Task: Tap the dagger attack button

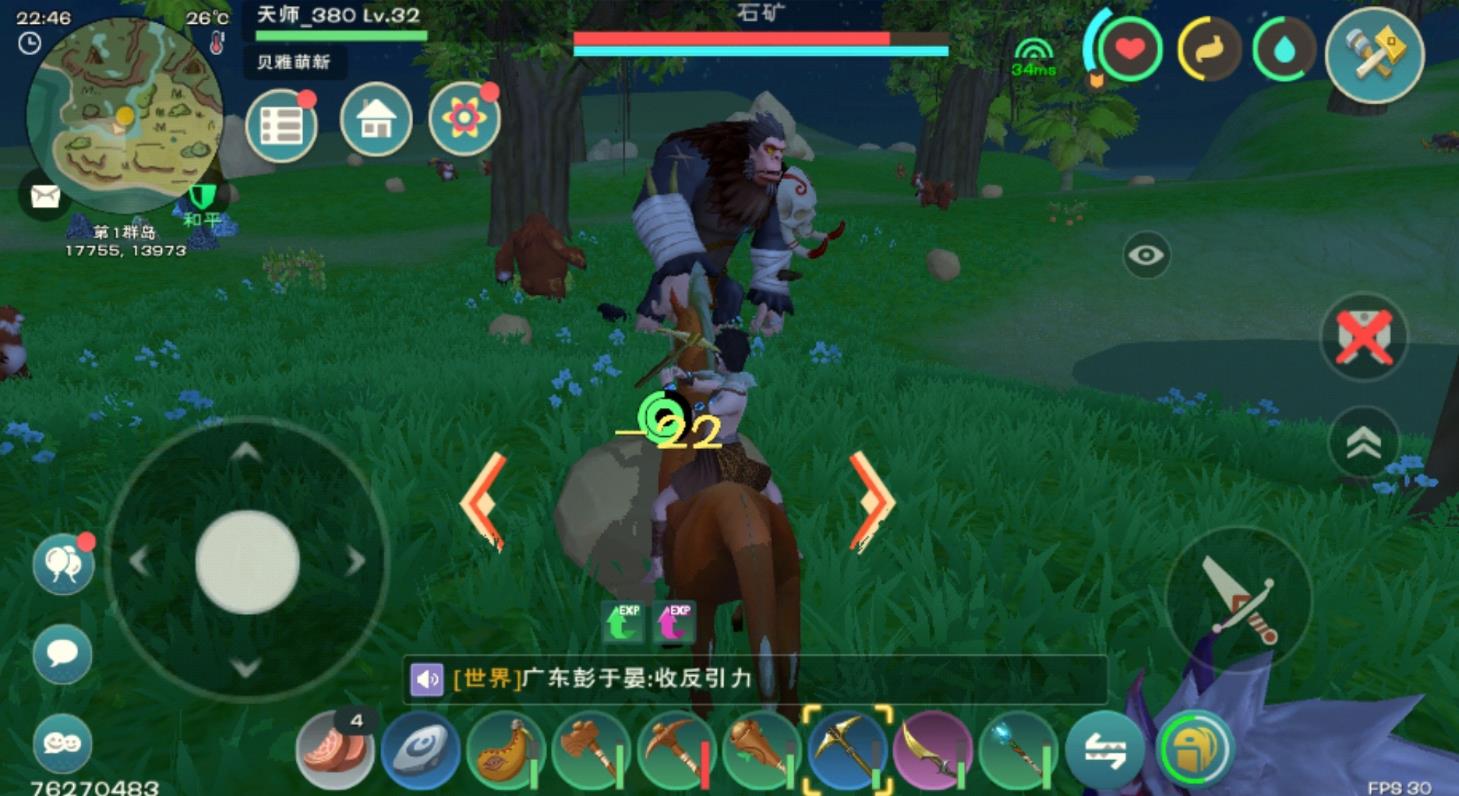Action: 1239,599
